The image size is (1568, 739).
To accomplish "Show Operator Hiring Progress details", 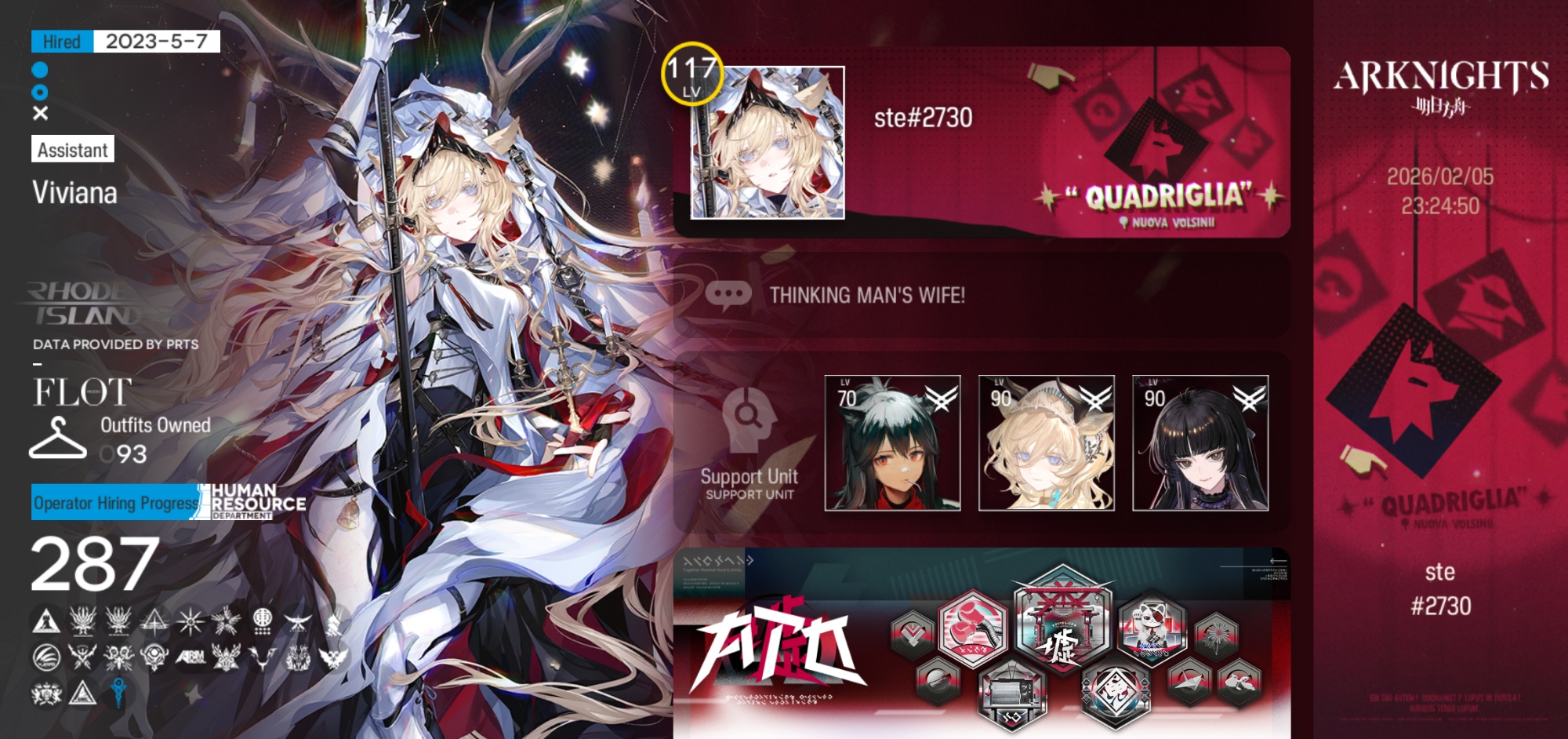I will pyautogui.click(x=115, y=502).
